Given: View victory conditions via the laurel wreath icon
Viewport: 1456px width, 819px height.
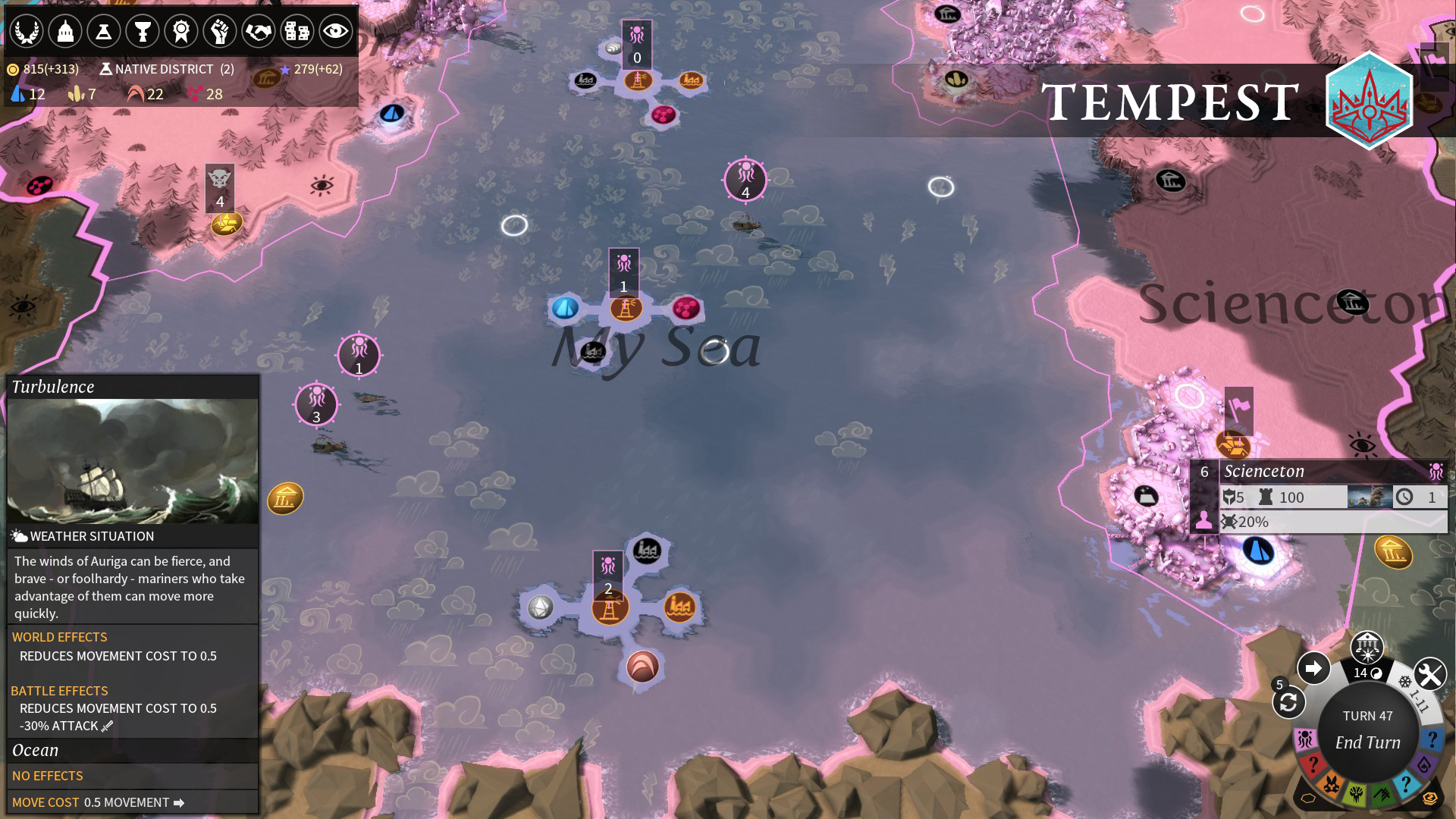Looking at the screenshot, I should click(26, 31).
